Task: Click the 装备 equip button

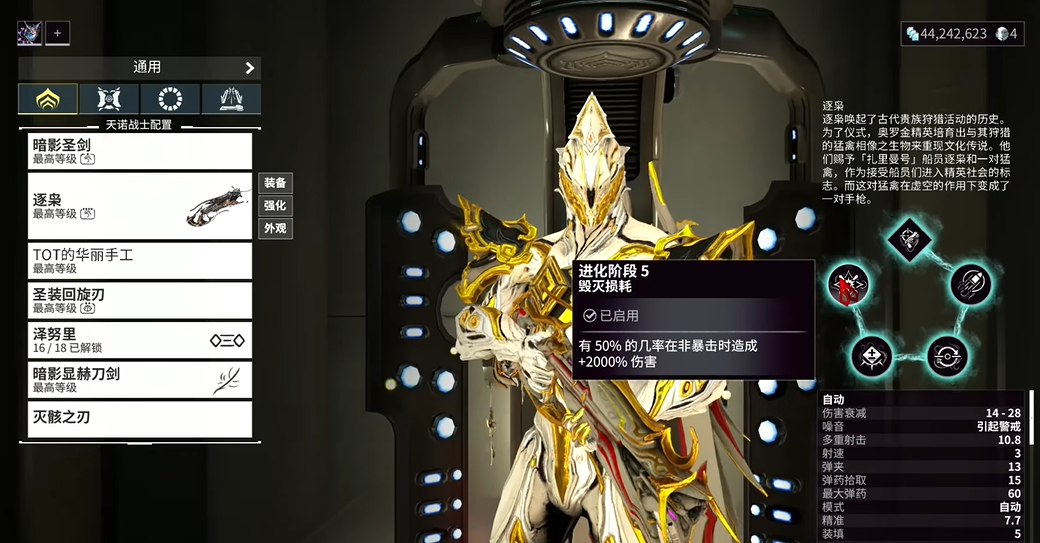Action: [275, 183]
